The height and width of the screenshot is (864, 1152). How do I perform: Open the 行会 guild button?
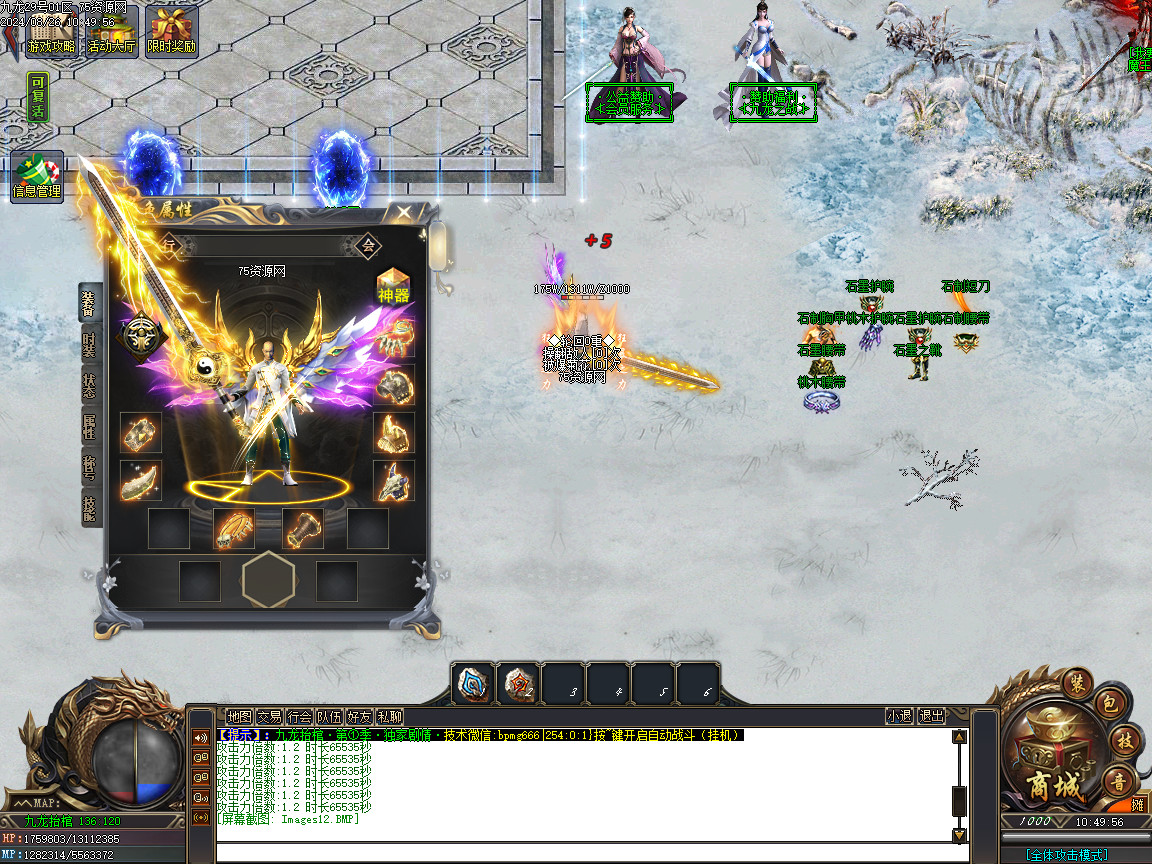click(x=299, y=717)
